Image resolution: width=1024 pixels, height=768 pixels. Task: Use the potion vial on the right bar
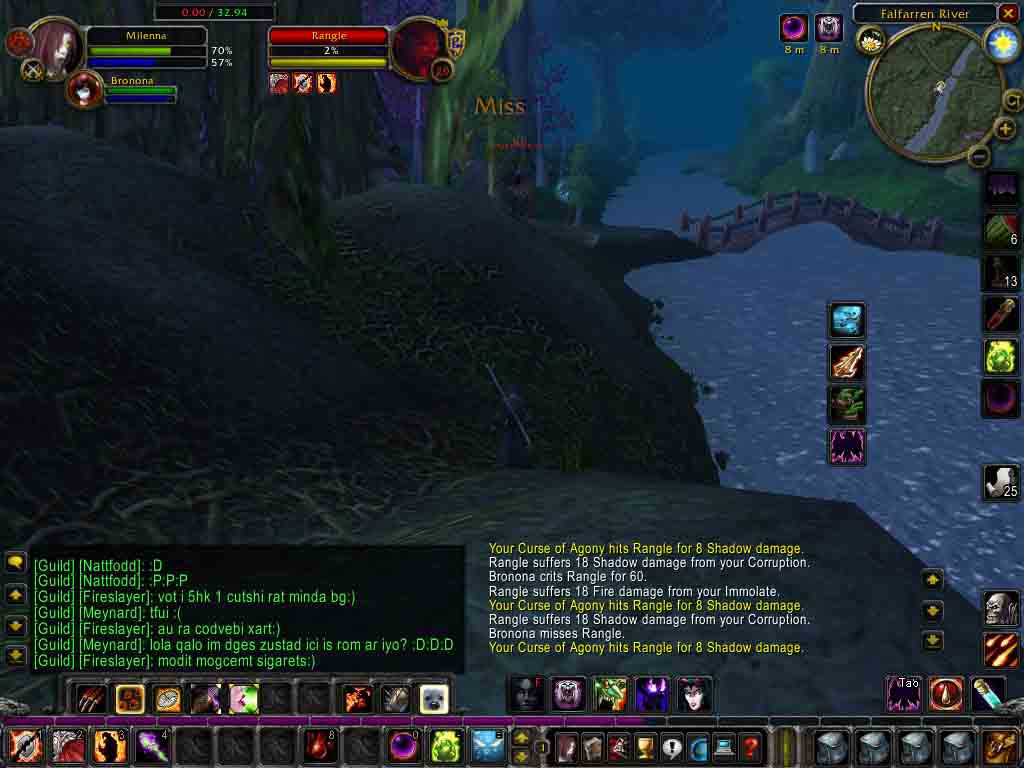point(988,694)
